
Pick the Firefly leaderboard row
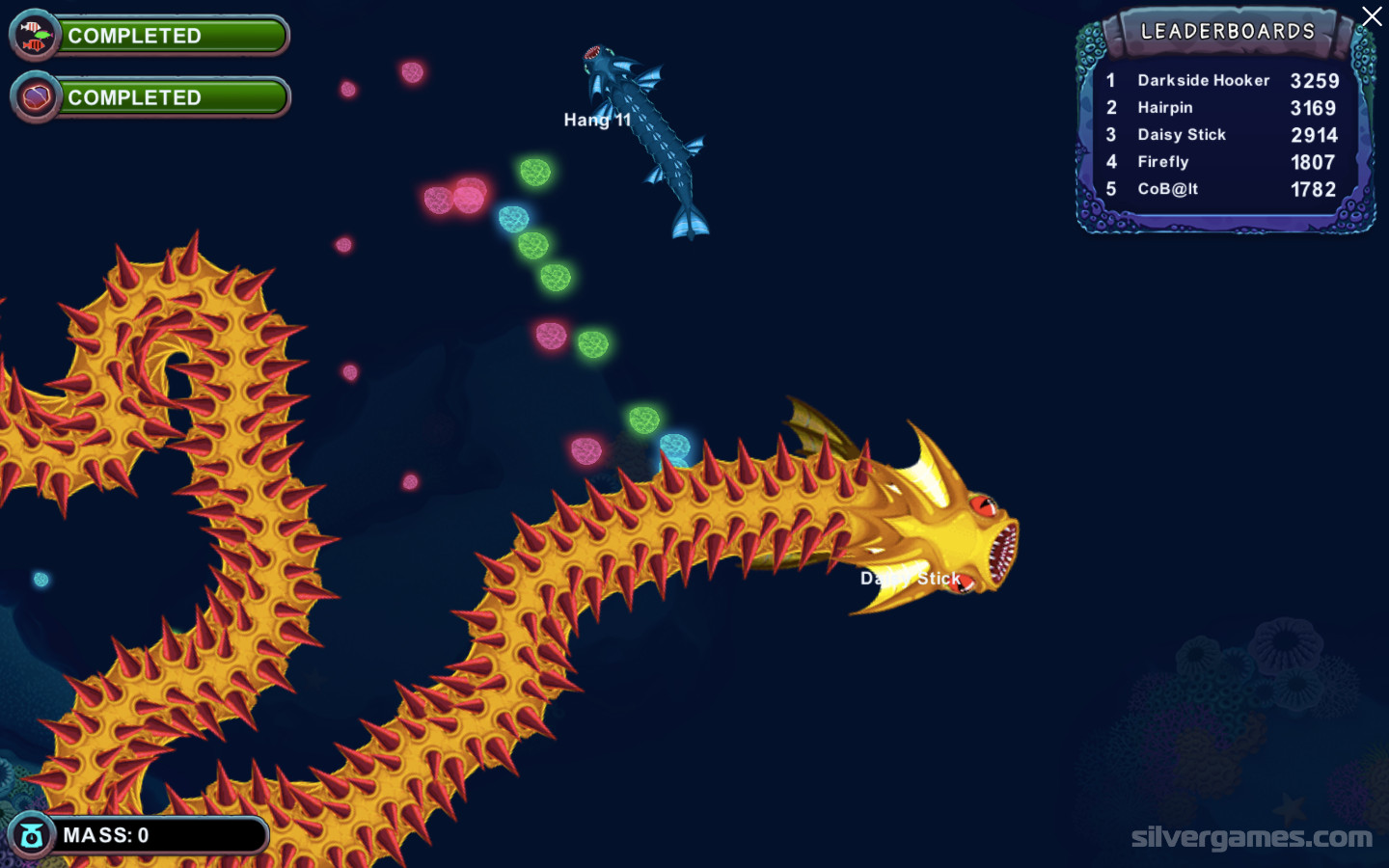[x=1222, y=162]
